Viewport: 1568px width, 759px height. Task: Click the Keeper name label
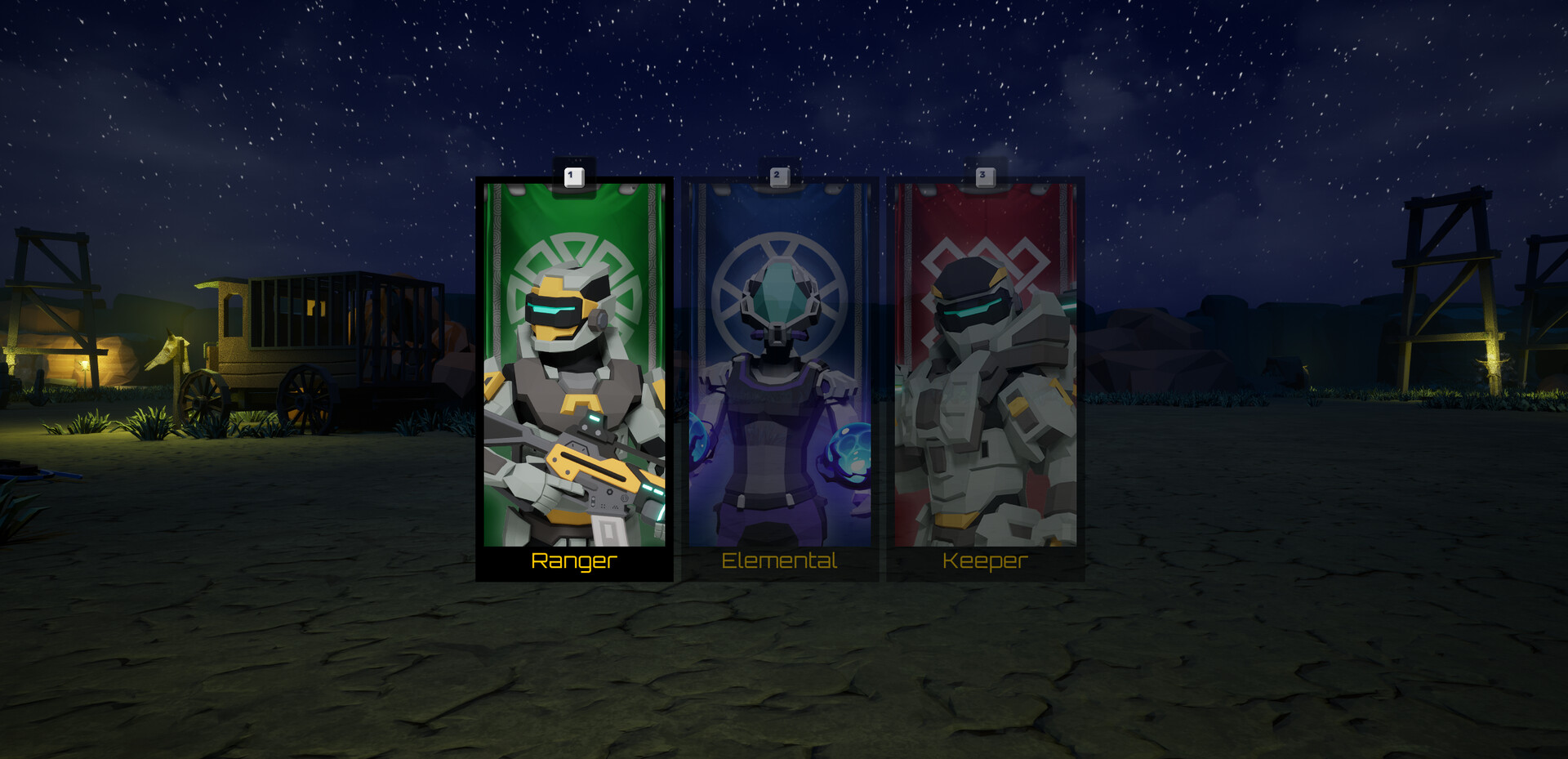point(985,561)
